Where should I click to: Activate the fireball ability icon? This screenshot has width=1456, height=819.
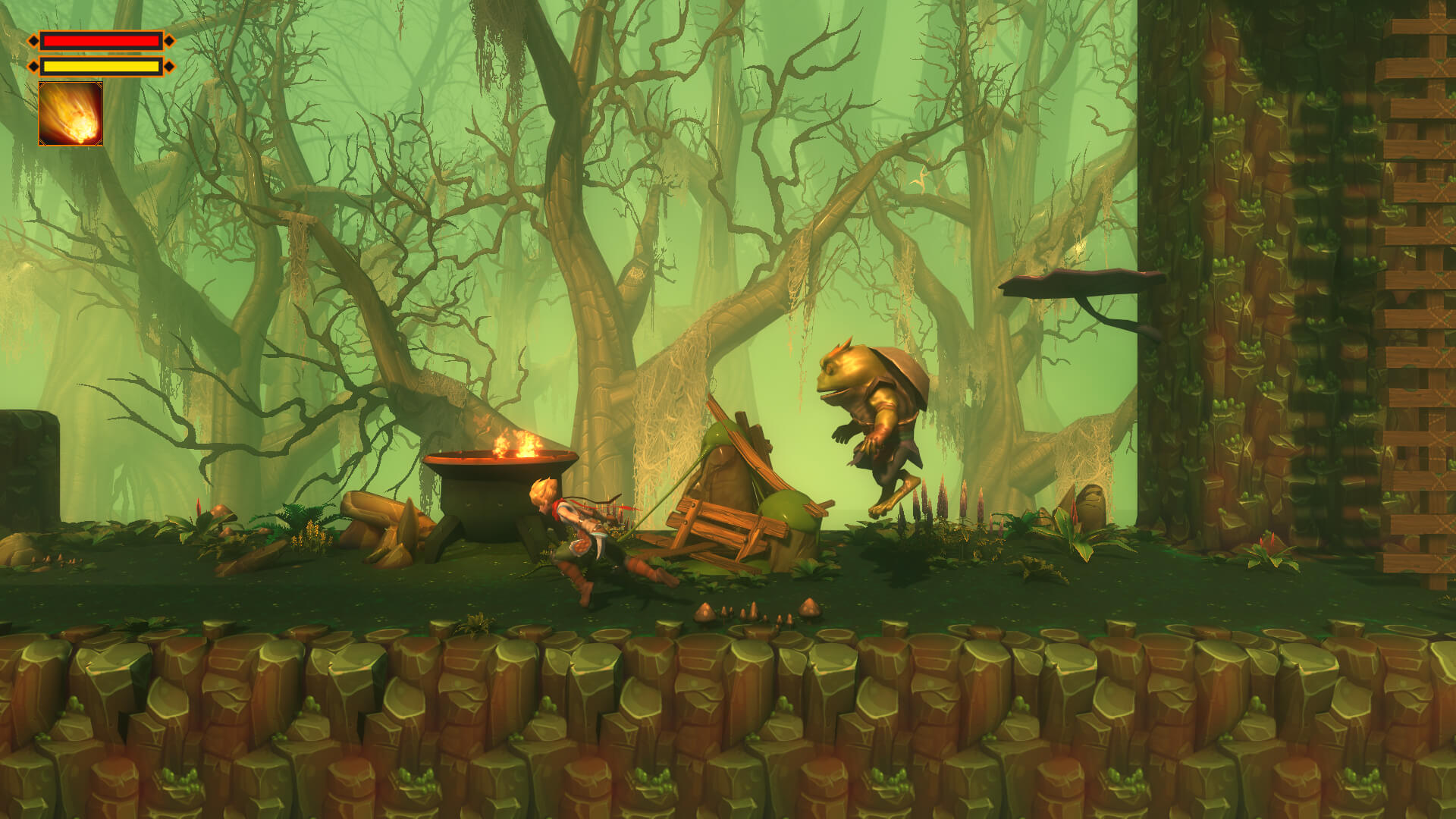coord(71,114)
